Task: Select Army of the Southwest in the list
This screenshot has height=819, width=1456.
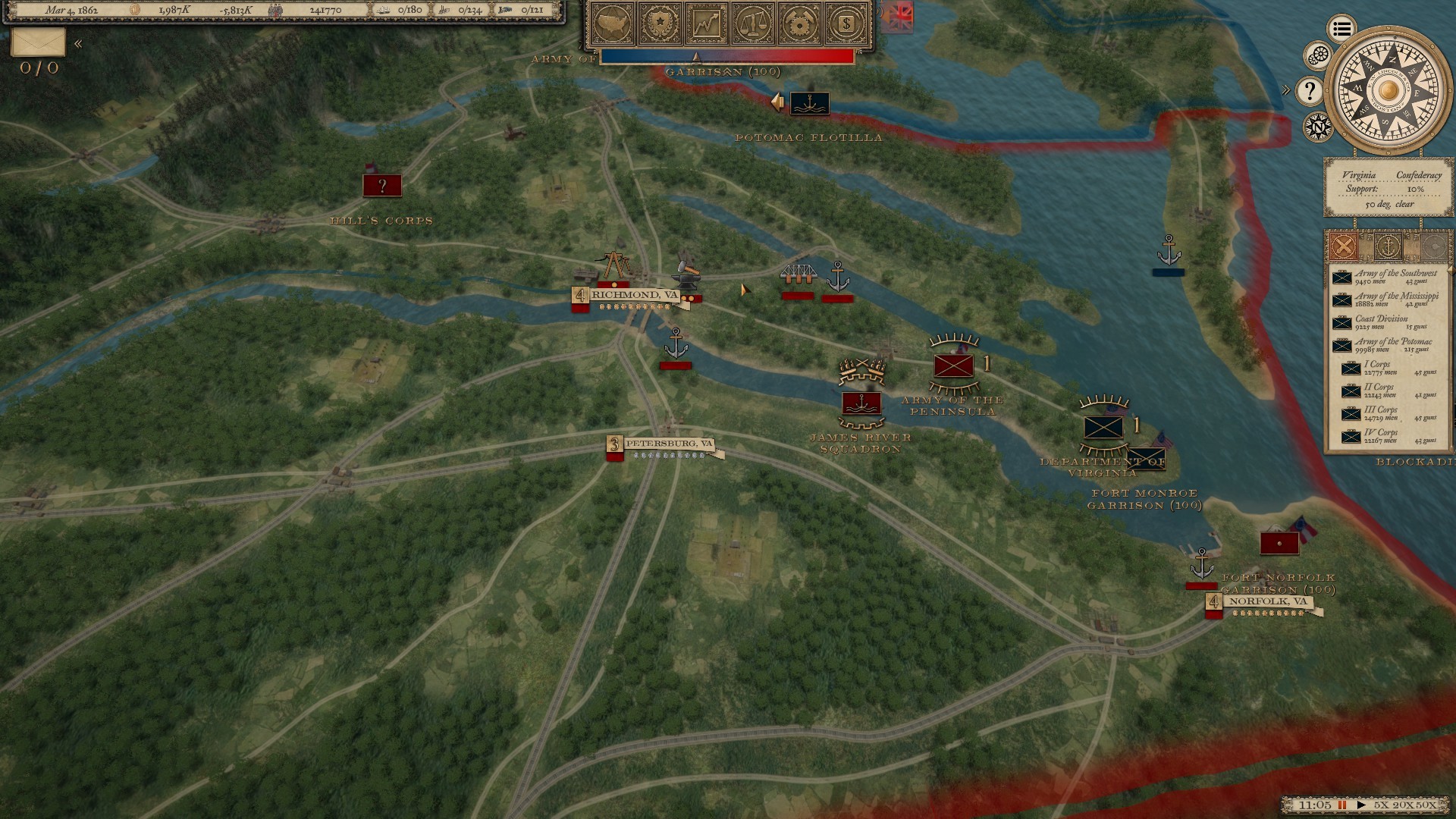Action: coord(1387,277)
